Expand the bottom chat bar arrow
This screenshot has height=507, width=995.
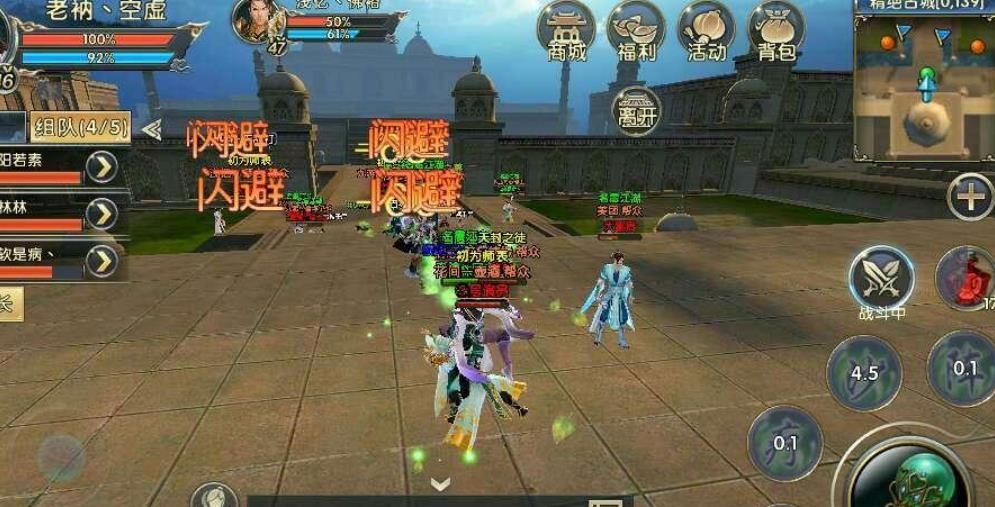point(440,485)
